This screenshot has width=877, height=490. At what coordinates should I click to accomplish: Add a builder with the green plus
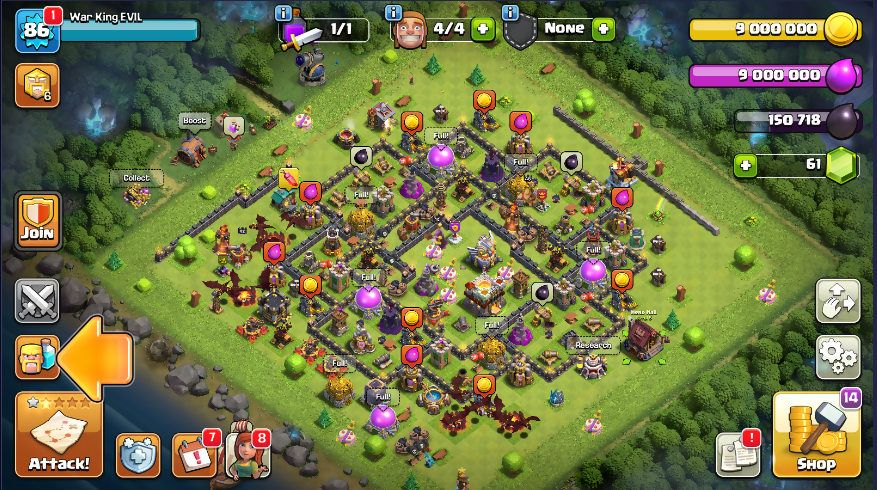[482, 29]
